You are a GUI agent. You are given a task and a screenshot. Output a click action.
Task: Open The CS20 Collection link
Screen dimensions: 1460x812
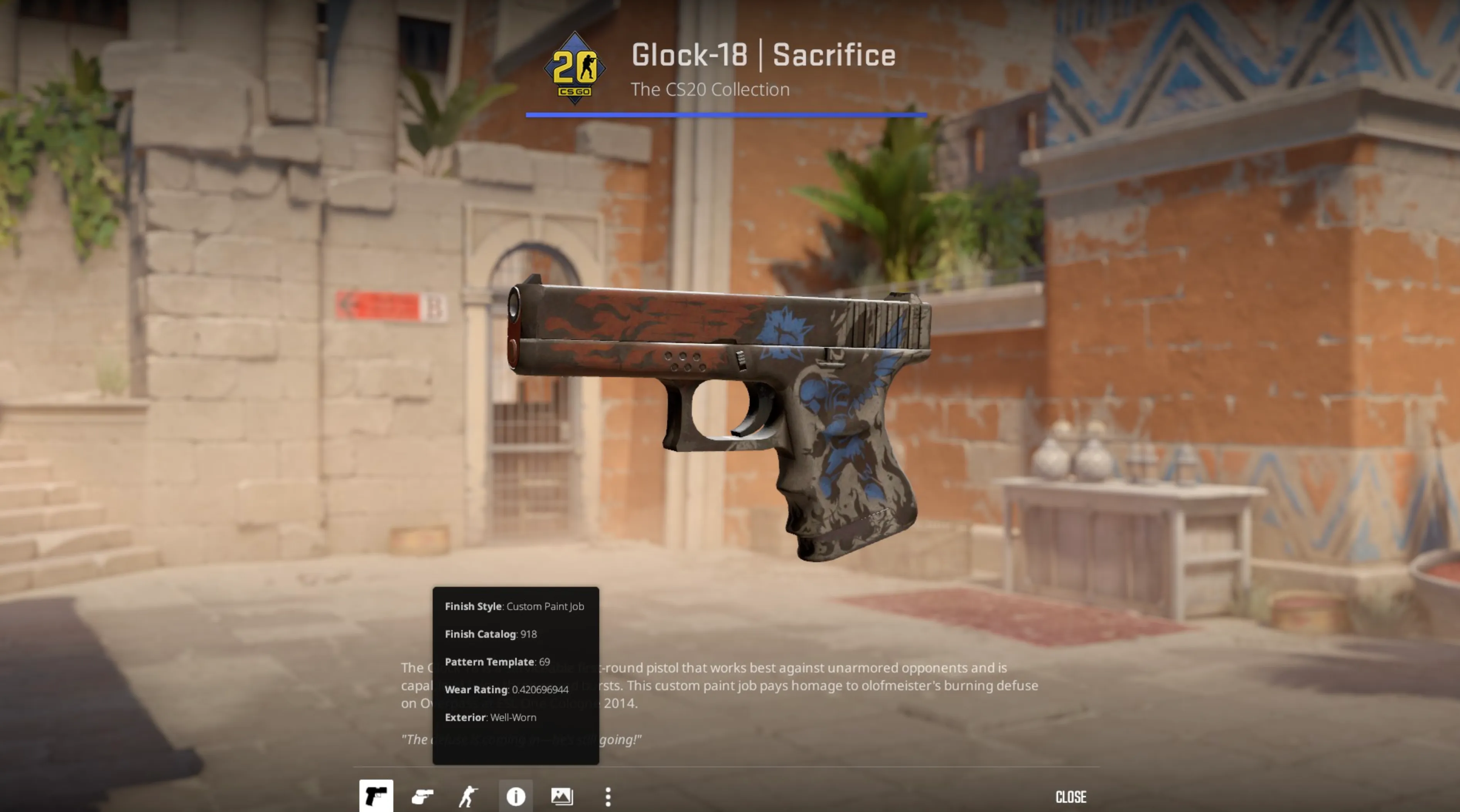click(710, 89)
